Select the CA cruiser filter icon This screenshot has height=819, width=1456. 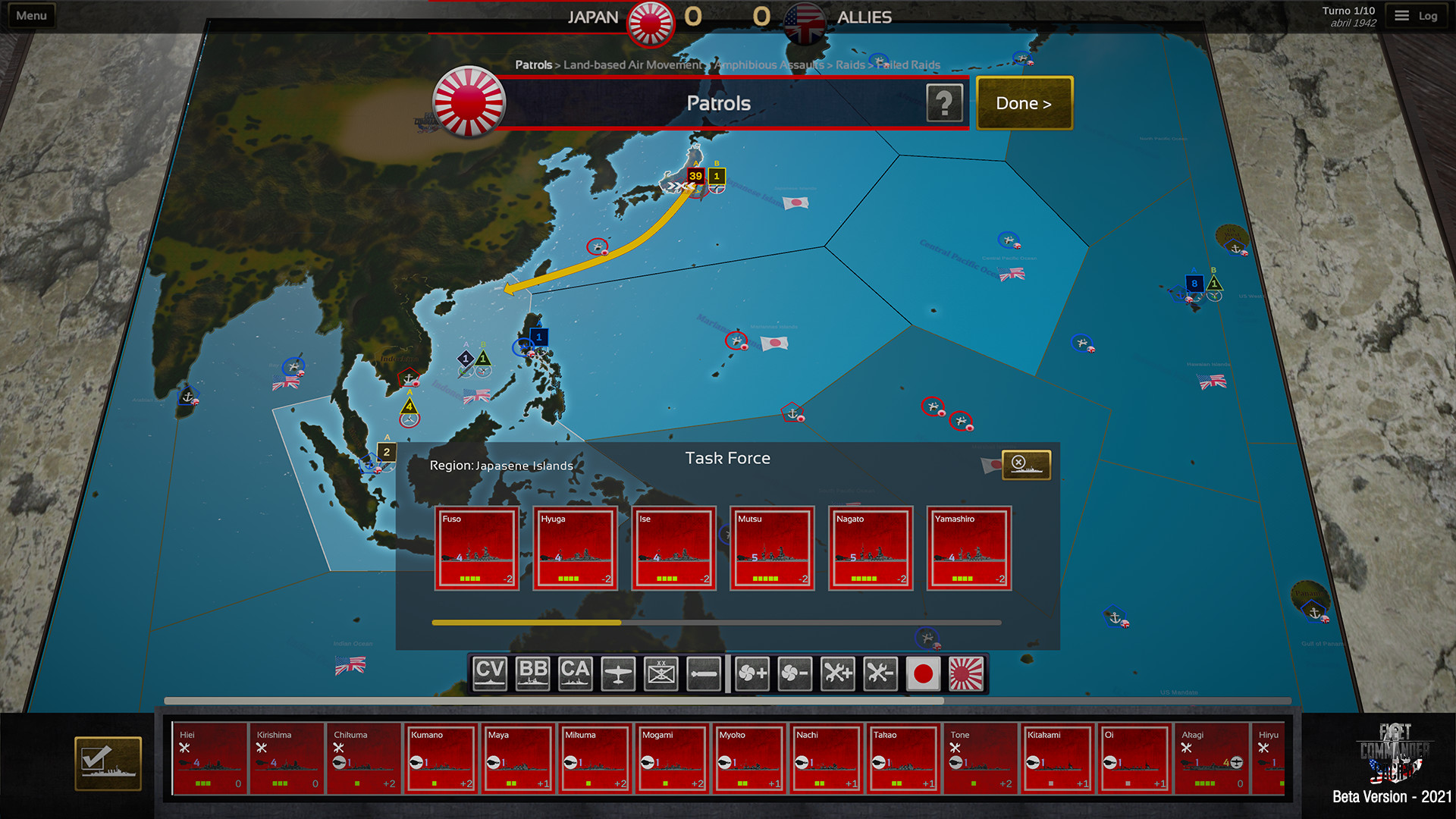click(x=575, y=673)
